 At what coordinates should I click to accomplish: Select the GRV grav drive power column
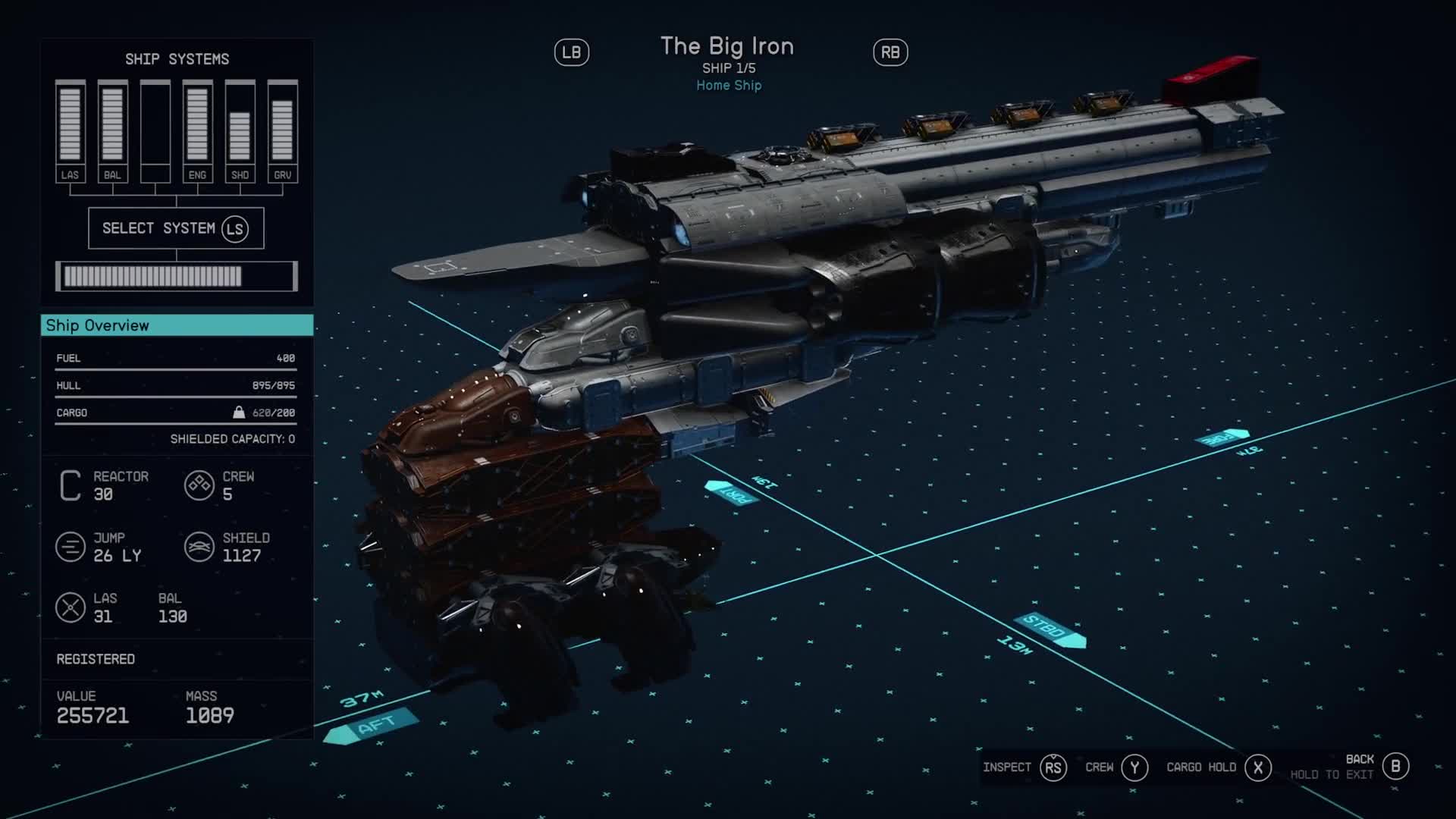point(282,130)
